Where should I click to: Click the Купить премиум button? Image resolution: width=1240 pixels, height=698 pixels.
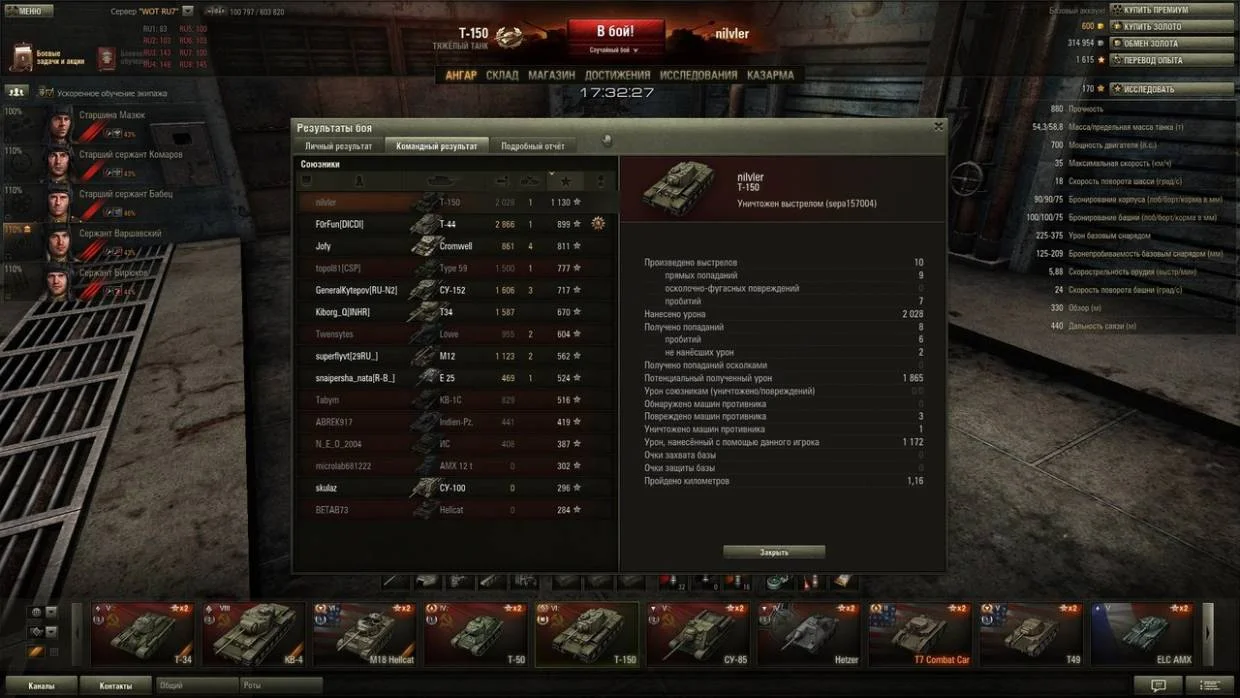coord(1171,10)
